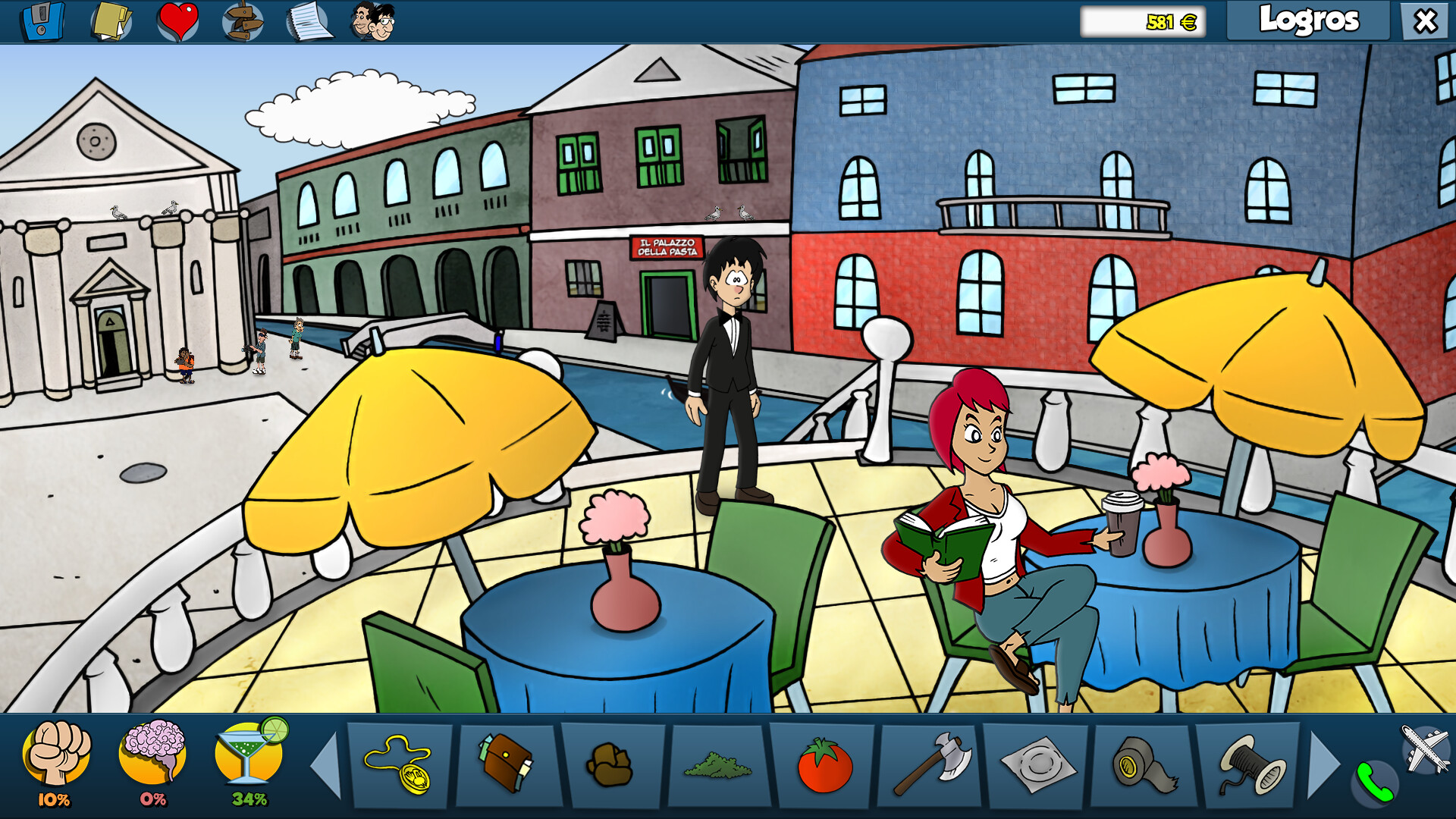Pick the moss clump from the inventory
The width and height of the screenshot is (1456, 819).
pyautogui.click(x=720, y=768)
